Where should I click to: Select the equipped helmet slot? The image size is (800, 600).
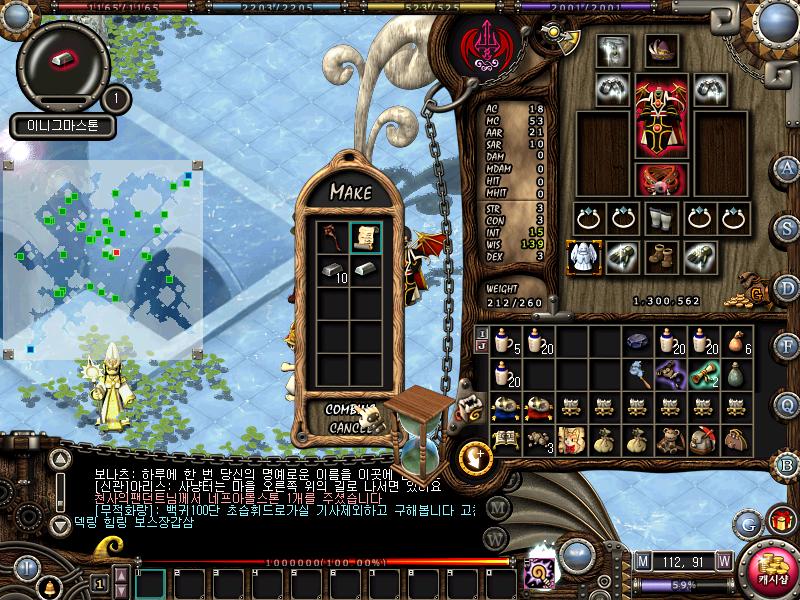pyautogui.click(x=661, y=49)
